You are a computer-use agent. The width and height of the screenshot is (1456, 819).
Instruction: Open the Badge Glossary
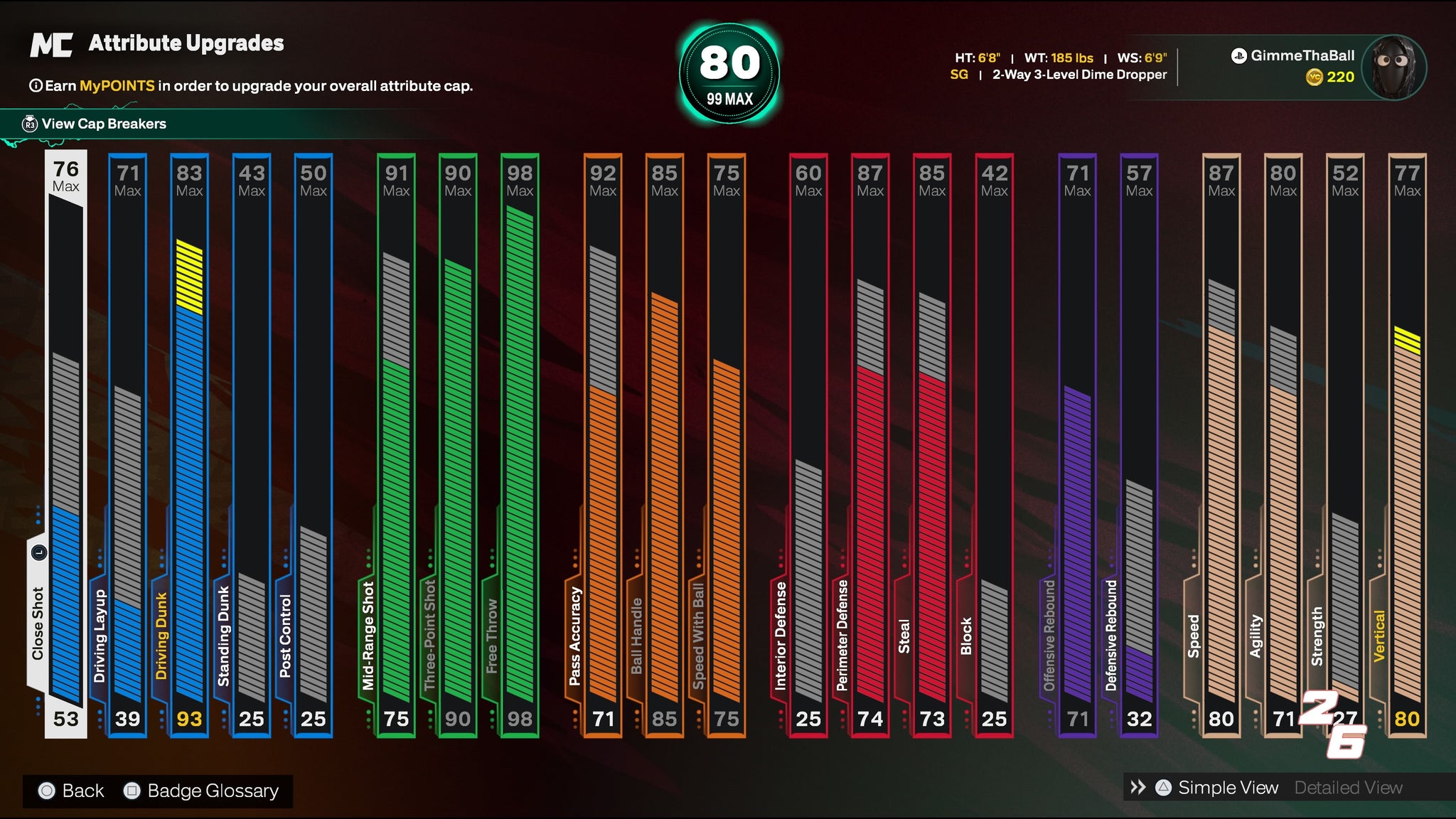pos(212,791)
